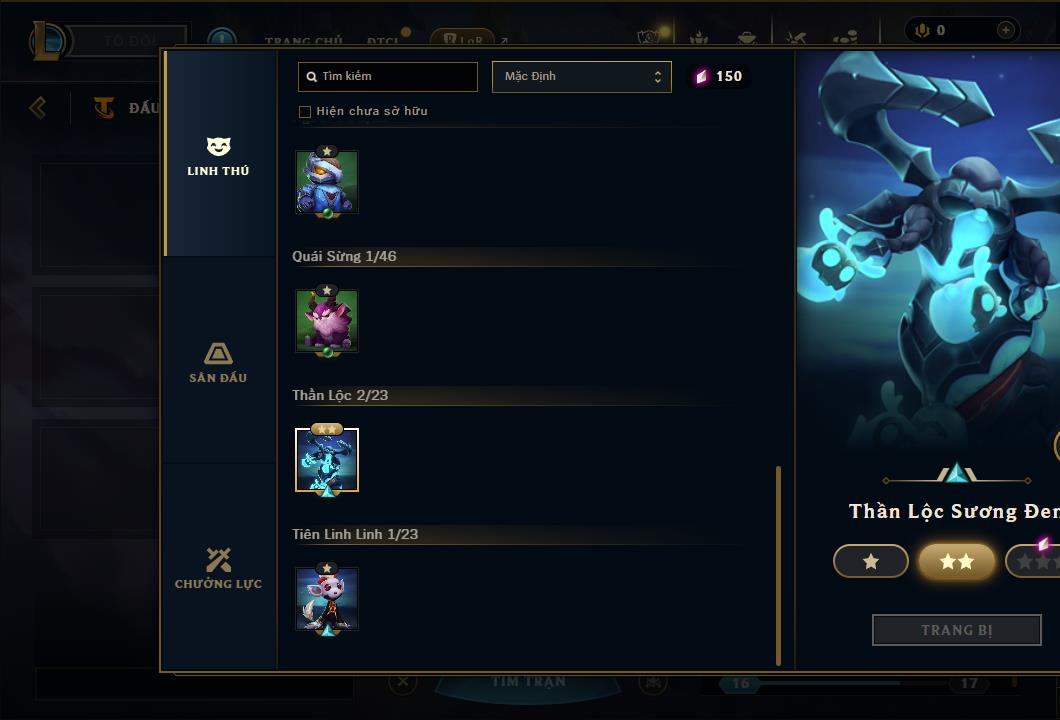Viewport: 1060px width, 720px height.
Task: Click the Trang Bị equip button
Action: pos(956,630)
